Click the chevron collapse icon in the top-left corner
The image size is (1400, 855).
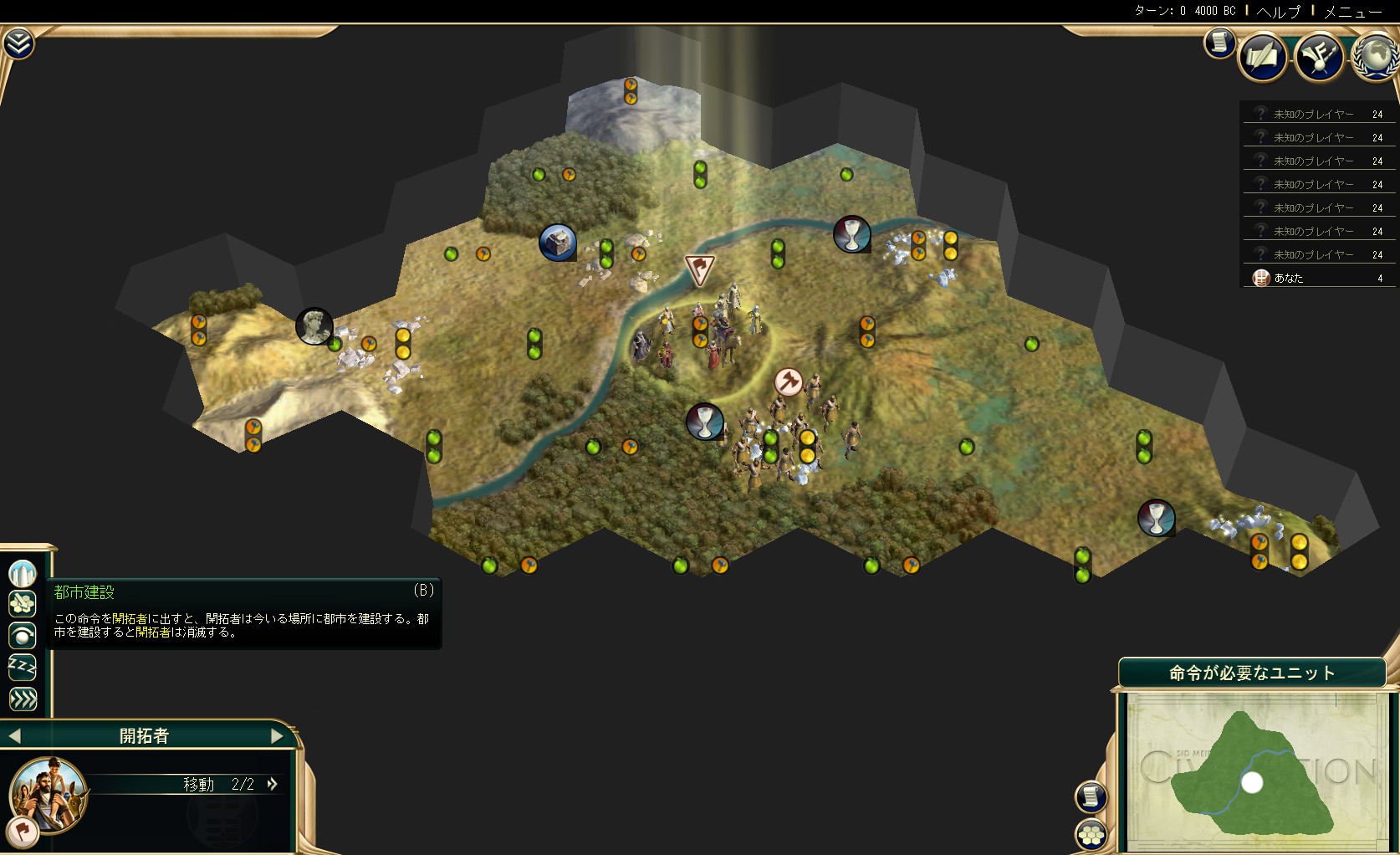click(x=18, y=44)
